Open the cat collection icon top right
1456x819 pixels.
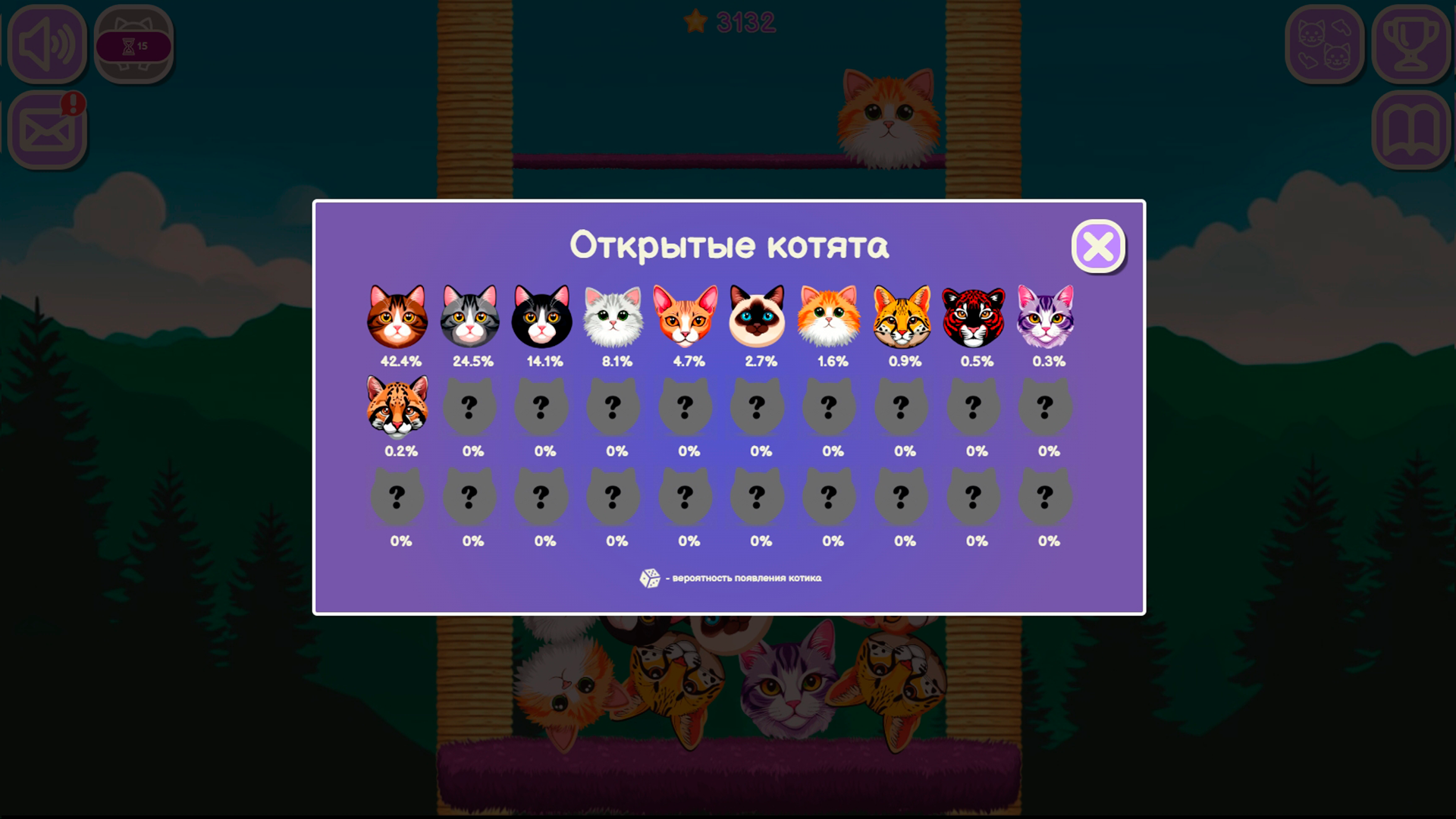pyautogui.click(x=1324, y=44)
